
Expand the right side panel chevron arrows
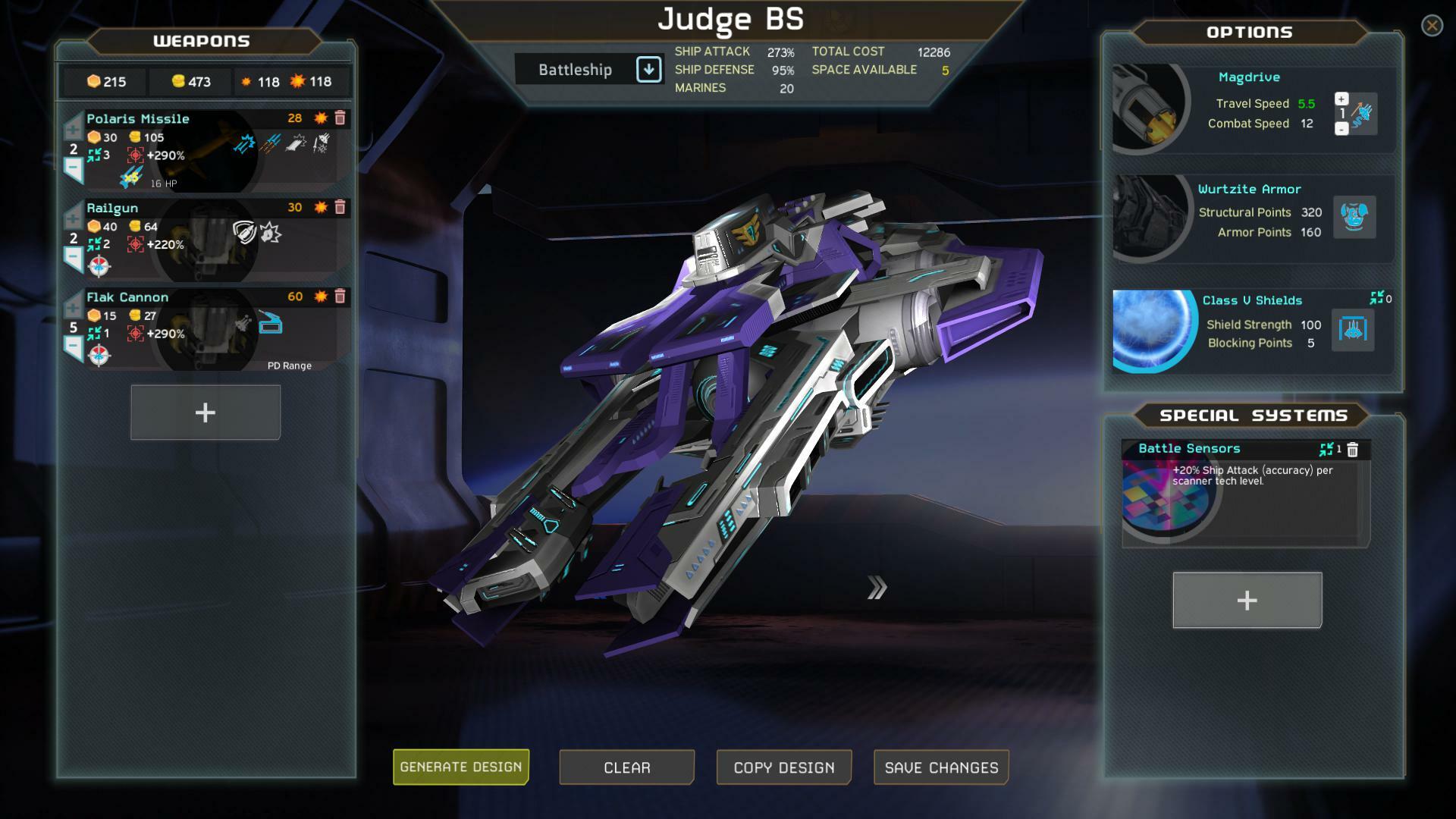[x=878, y=585]
